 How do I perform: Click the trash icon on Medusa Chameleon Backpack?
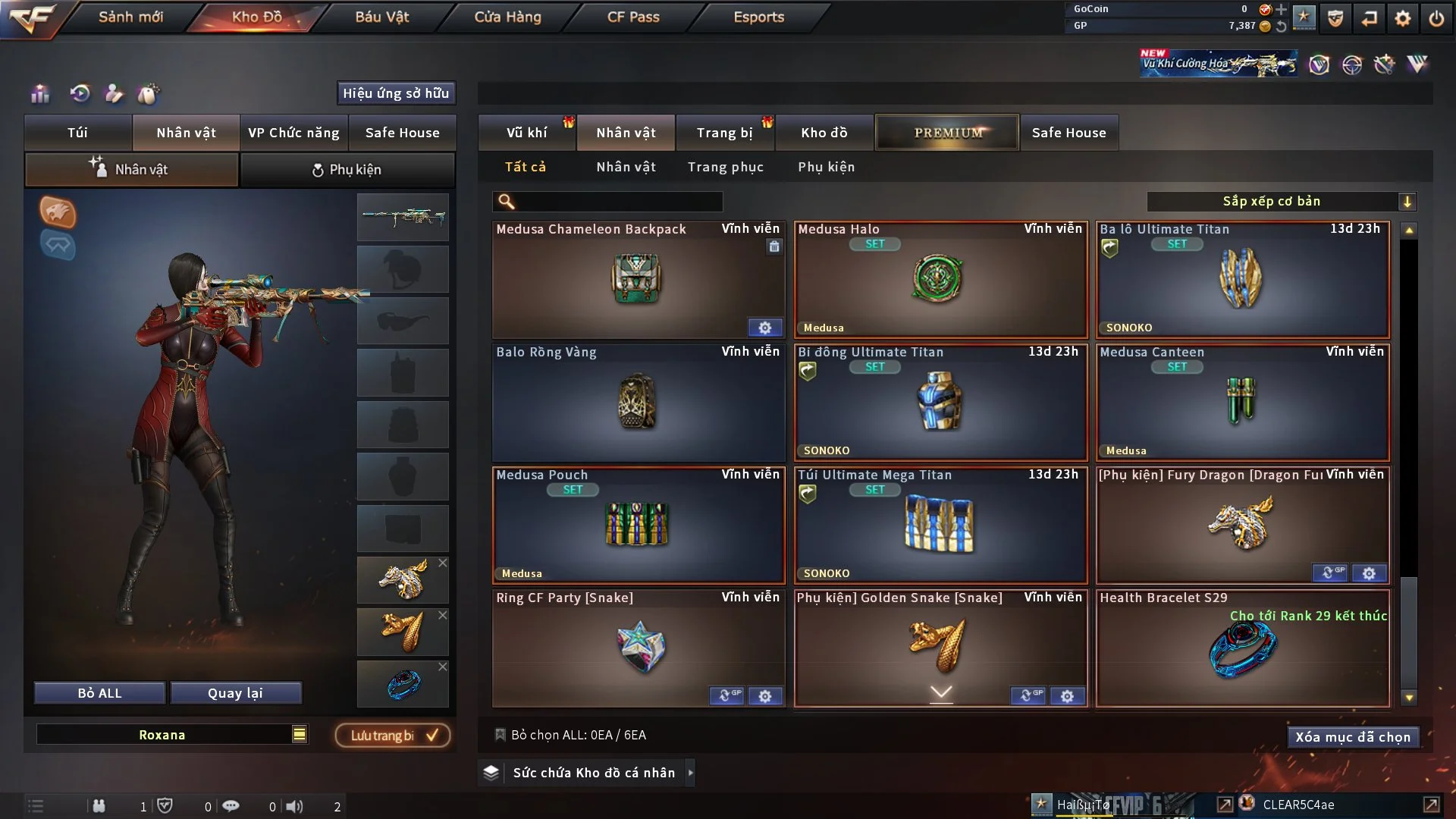pos(774,247)
